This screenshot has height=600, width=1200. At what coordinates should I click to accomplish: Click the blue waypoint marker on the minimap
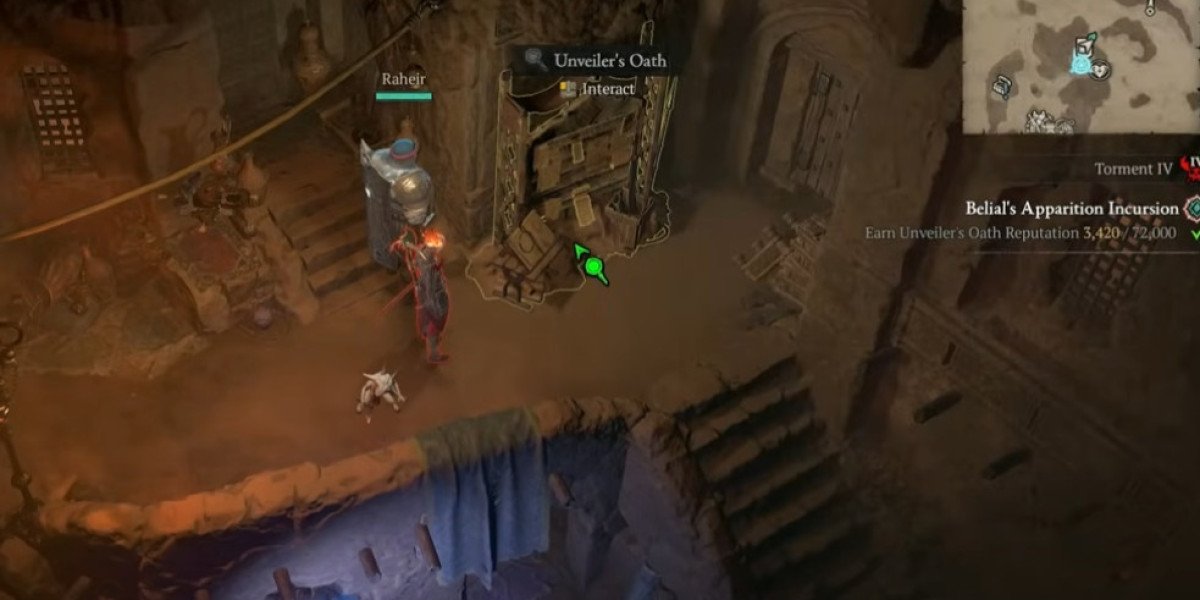(x=1081, y=65)
